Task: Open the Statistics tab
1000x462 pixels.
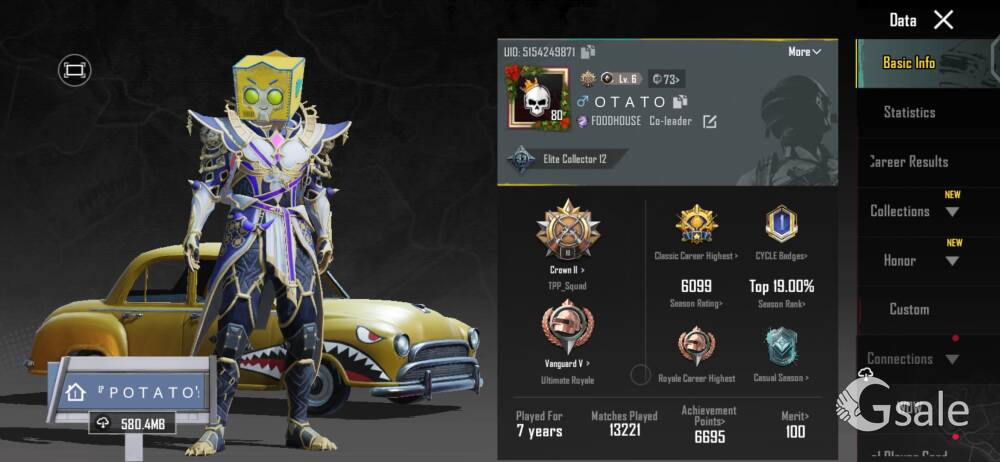Action: 909,112
